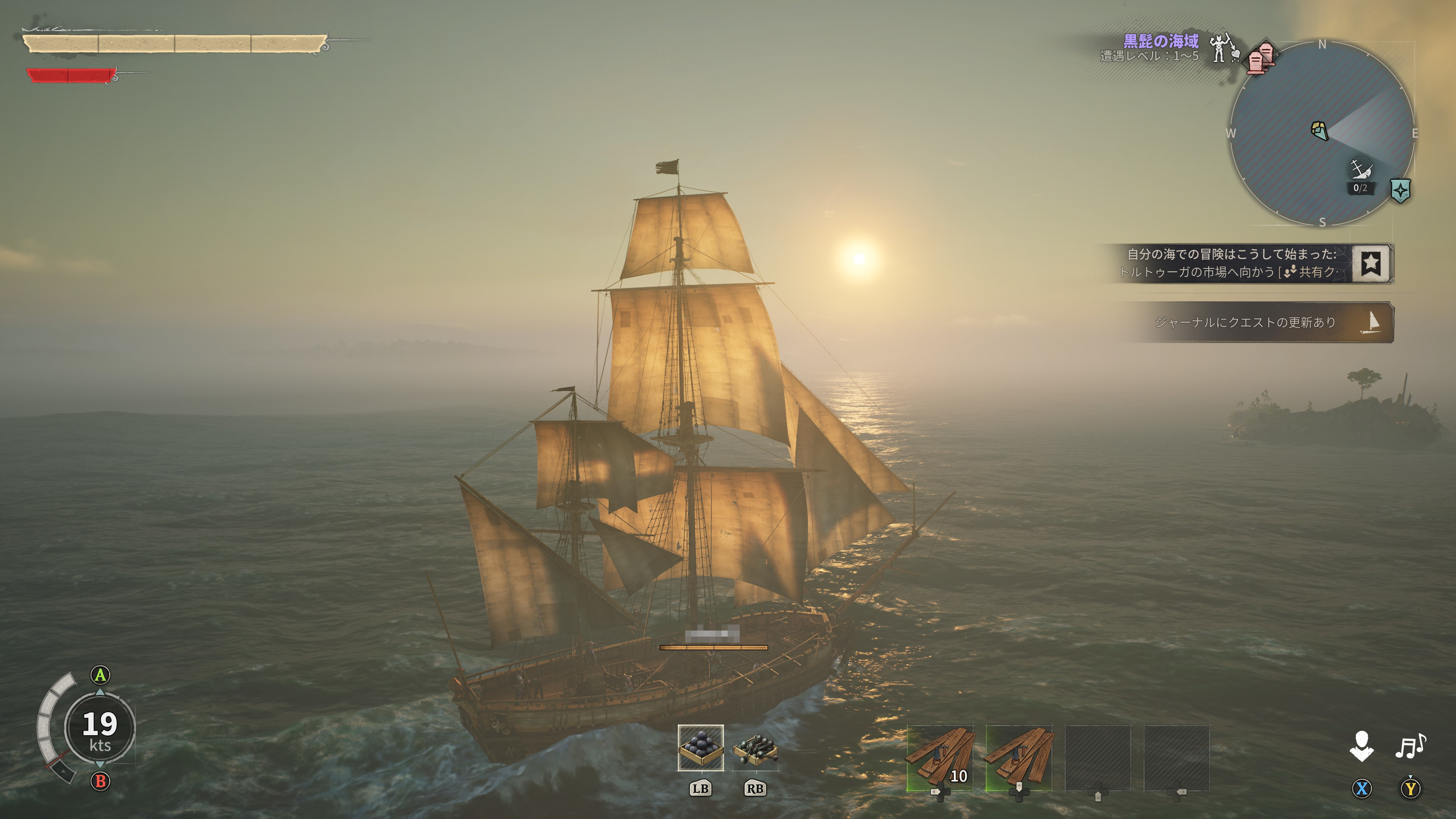1456x819 pixels.
Task: Use the repair kit stack of 10
Action: [x=940, y=758]
